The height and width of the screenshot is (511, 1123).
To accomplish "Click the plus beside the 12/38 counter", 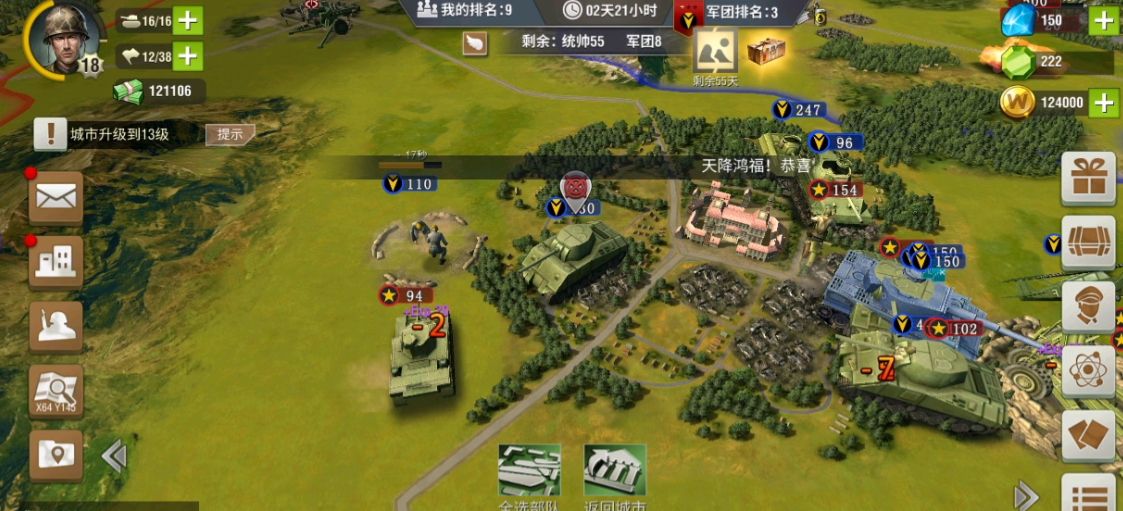I will 188,56.
